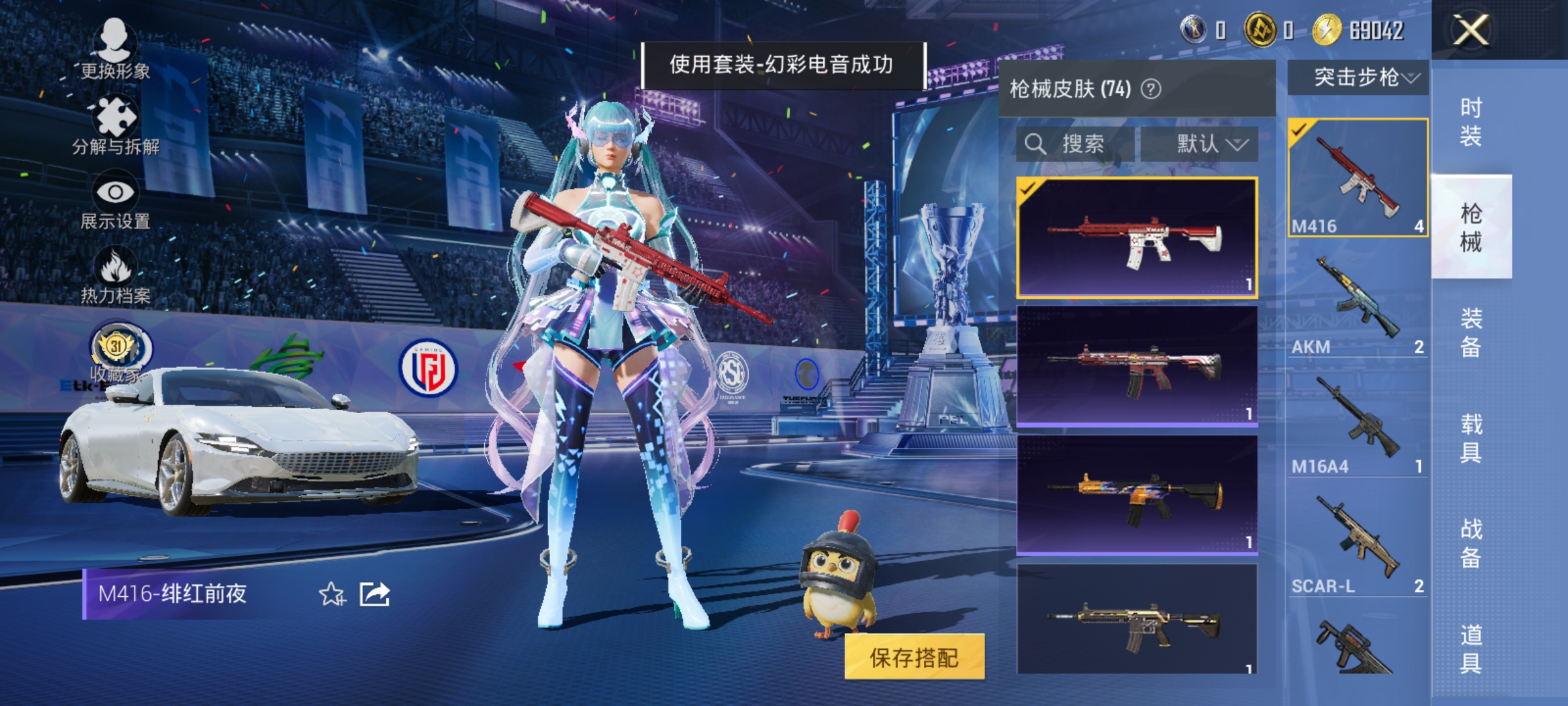The width and height of the screenshot is (1568, 706).
Task: Open the 默认 dropdown chevron arrow
Action: 1237,145
